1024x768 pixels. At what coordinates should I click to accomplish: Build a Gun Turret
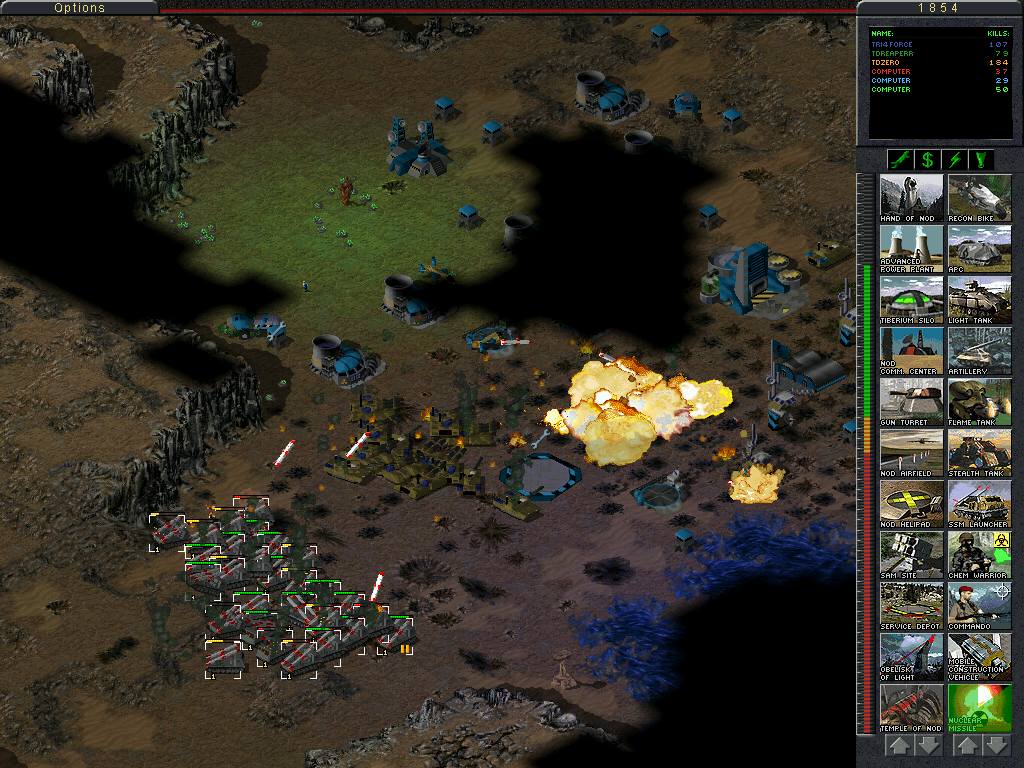click(x=911, y=401)
